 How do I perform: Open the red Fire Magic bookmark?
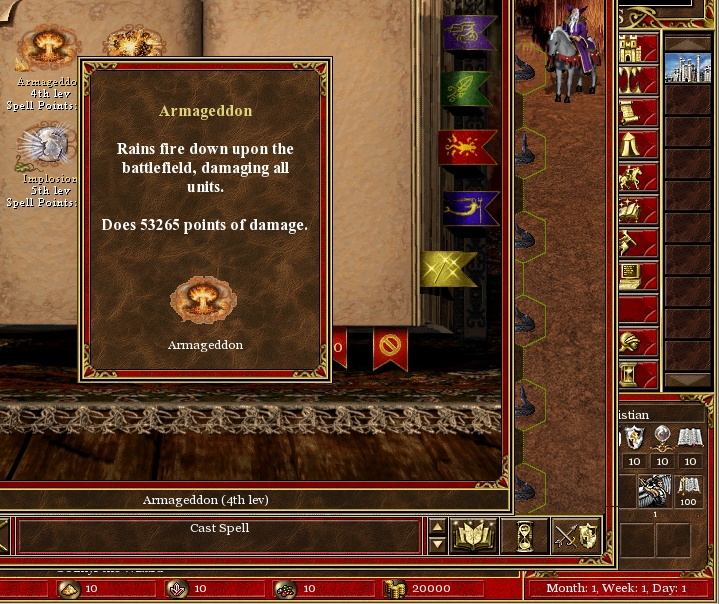tap(467, 148)
